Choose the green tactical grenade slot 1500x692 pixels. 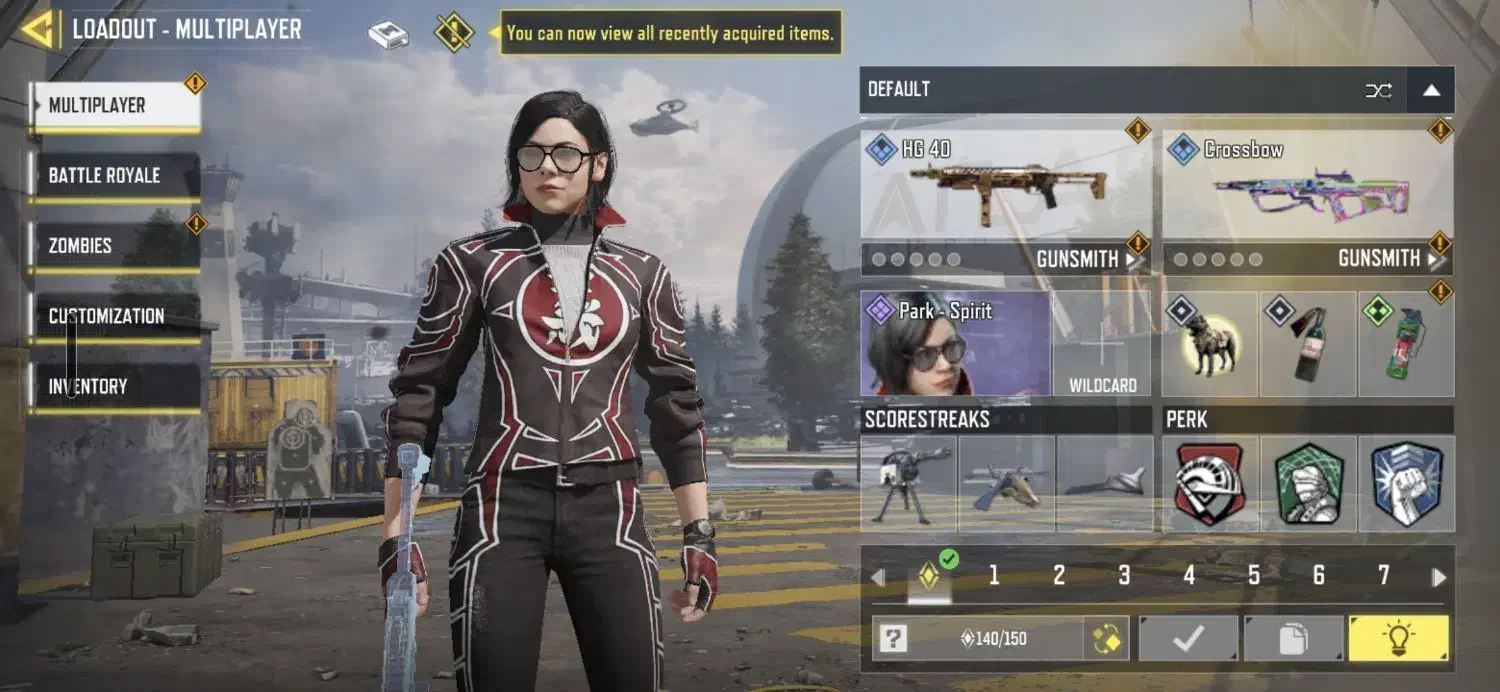tap(1405, 343)
